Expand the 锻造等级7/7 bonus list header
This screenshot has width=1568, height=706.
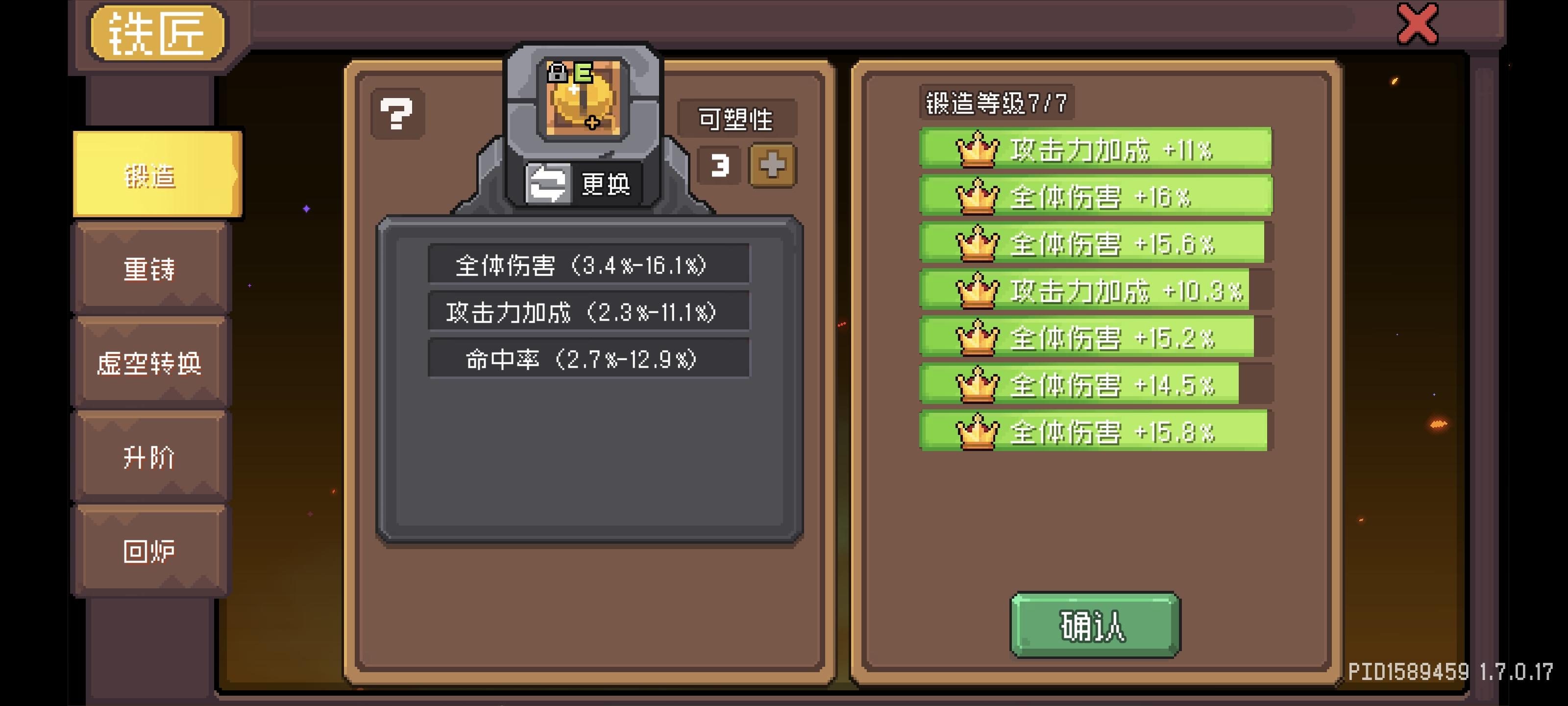coord(998,101)
